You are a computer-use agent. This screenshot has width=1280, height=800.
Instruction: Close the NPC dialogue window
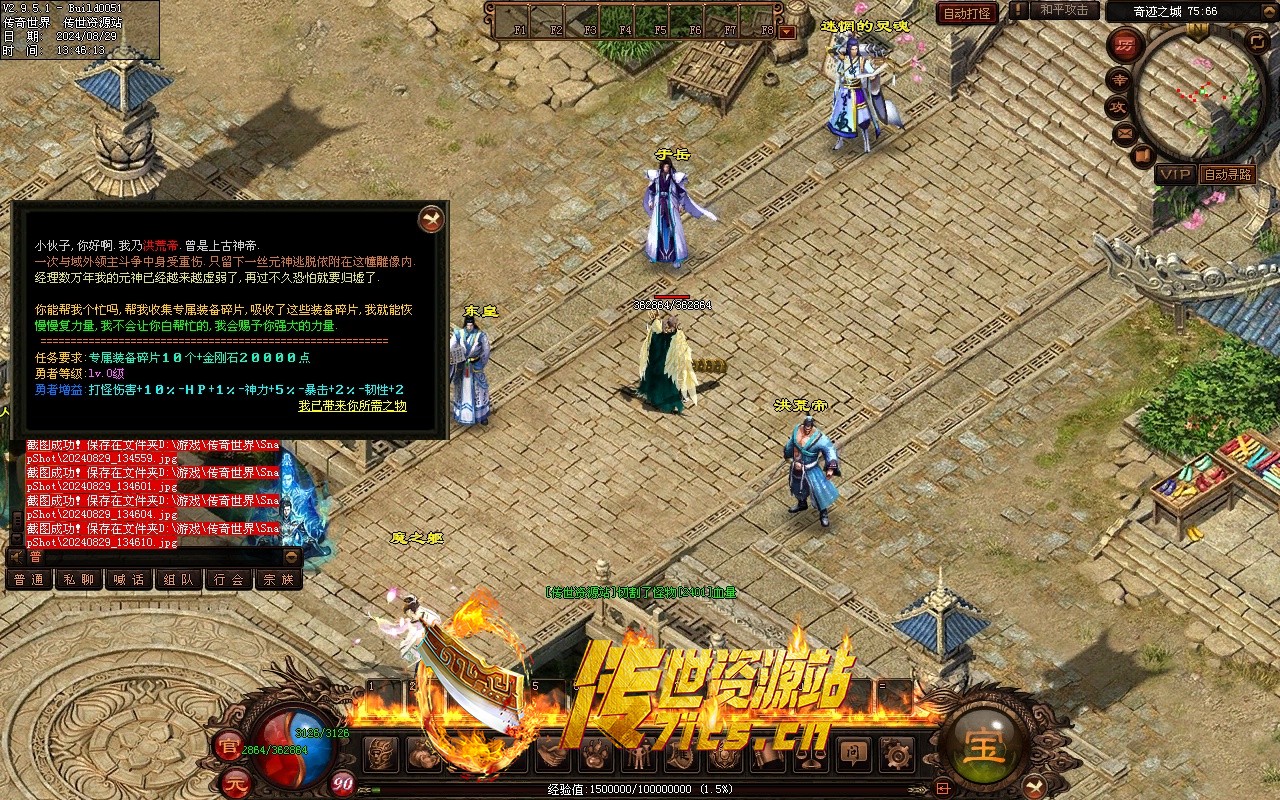tap(431, 217)
